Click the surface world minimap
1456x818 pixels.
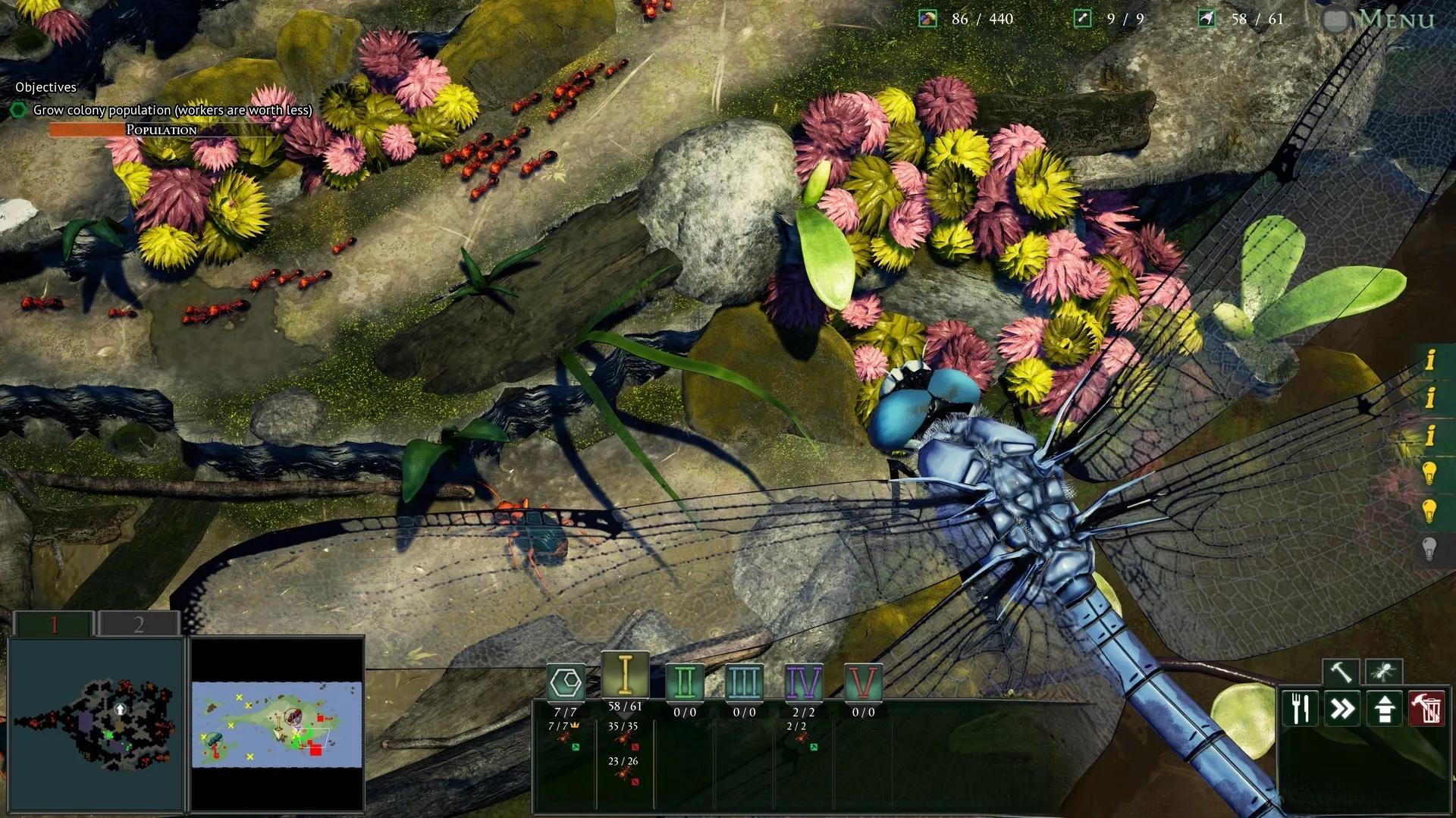tap(277, 725)
